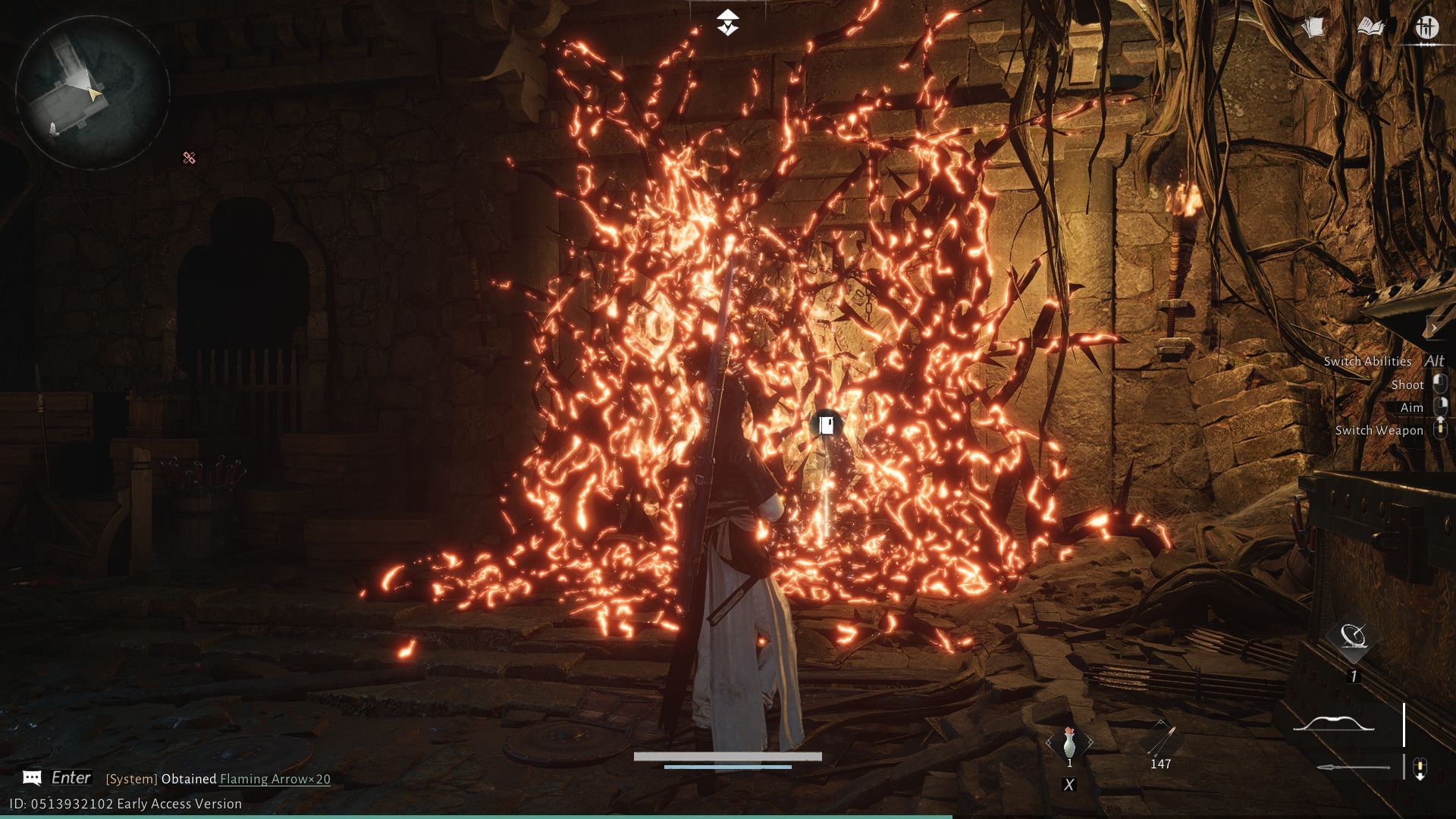Click the enemy health bar under character
This screenshot has height=819, width=1456.
[726, 755]
